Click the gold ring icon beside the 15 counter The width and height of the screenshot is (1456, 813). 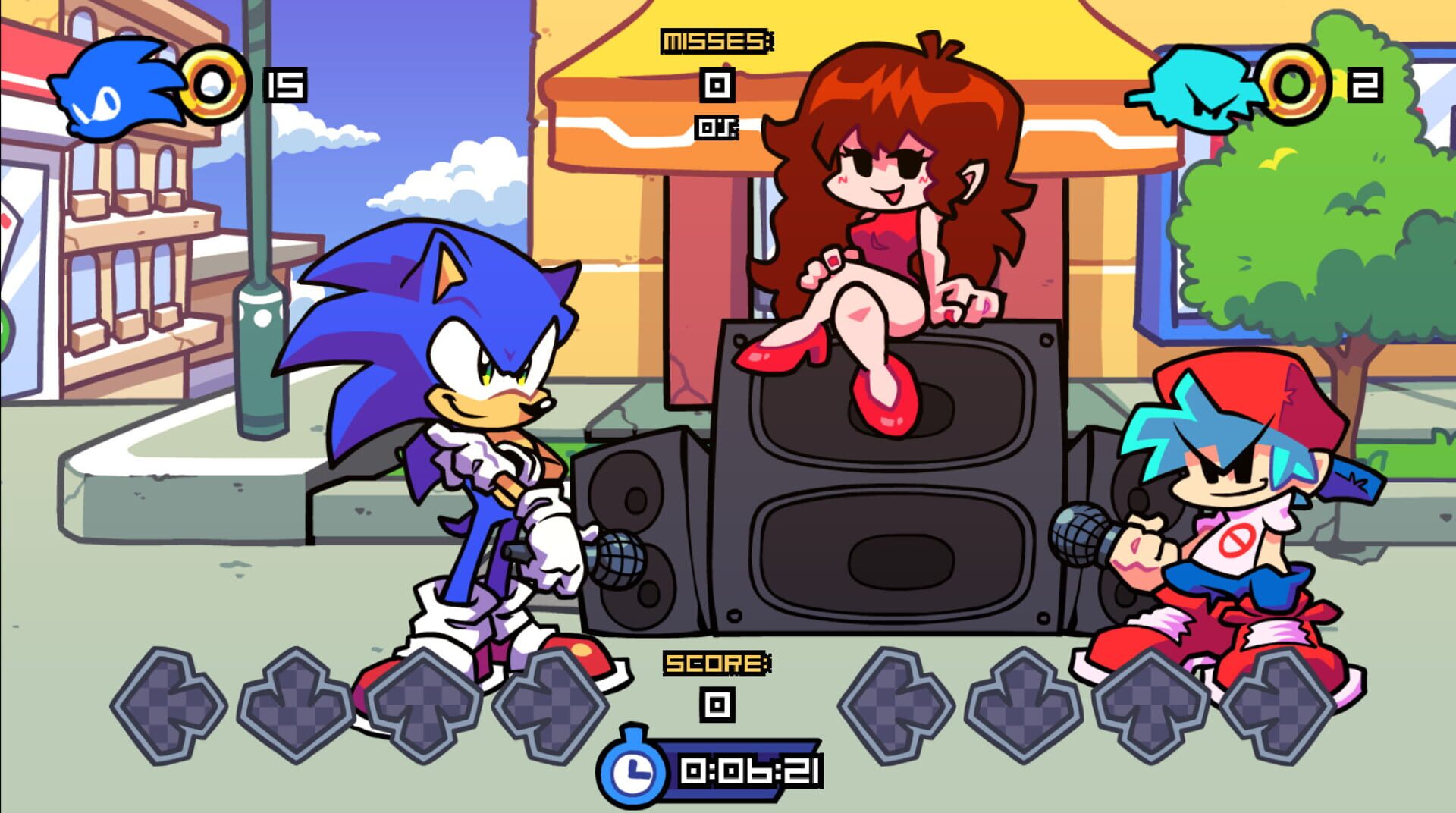pyautogui.click(x=216, y=83)
